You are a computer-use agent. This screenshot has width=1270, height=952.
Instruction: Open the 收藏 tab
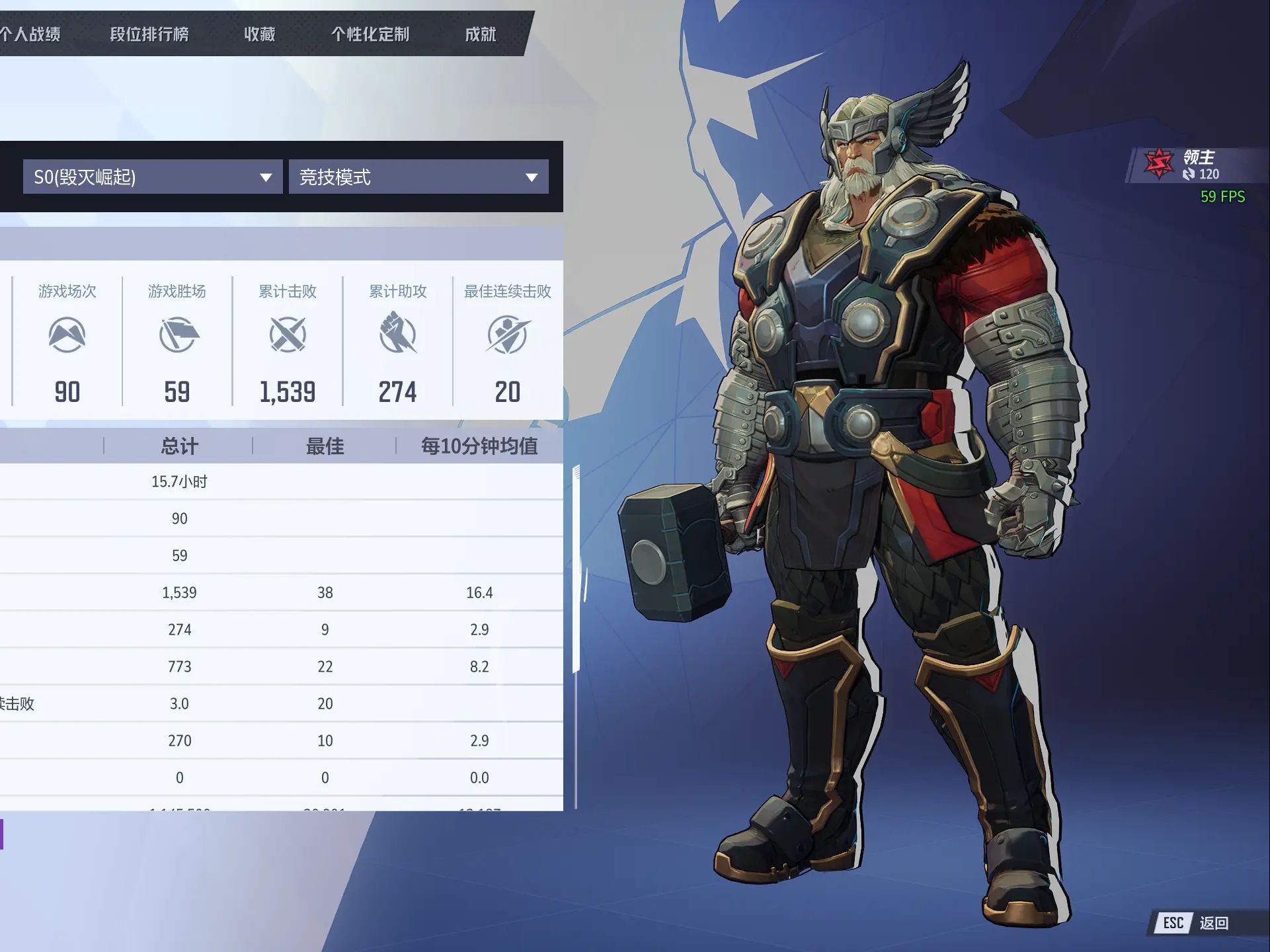[x=259, y=34]
